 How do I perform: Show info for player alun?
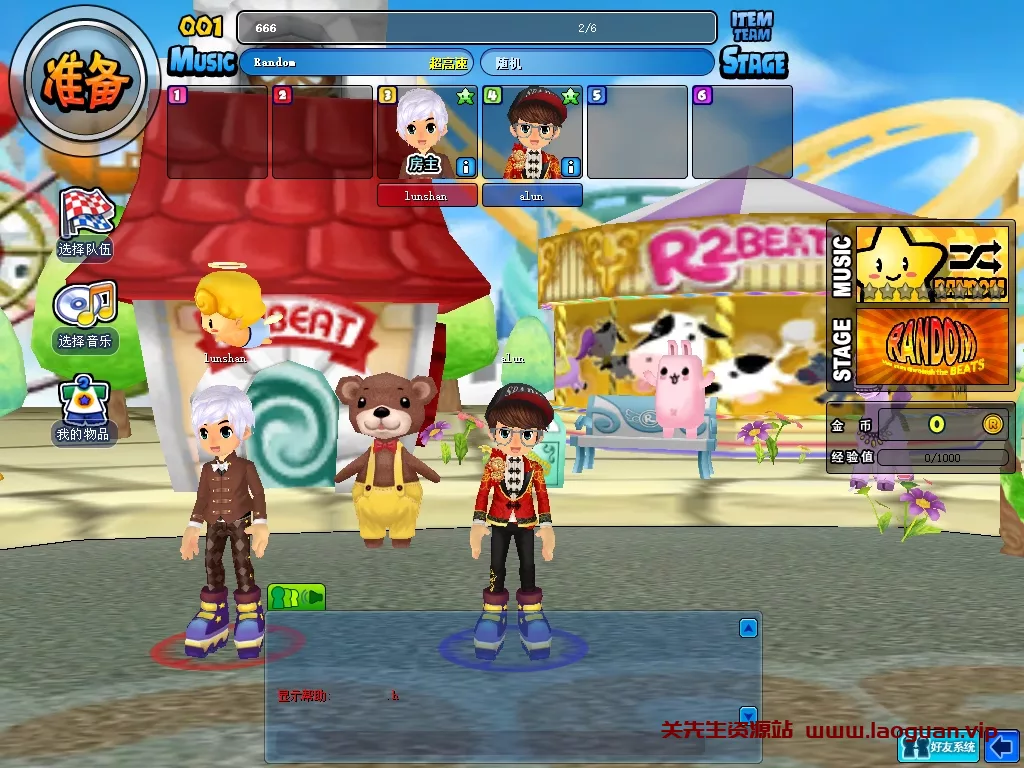pos(571,166)
